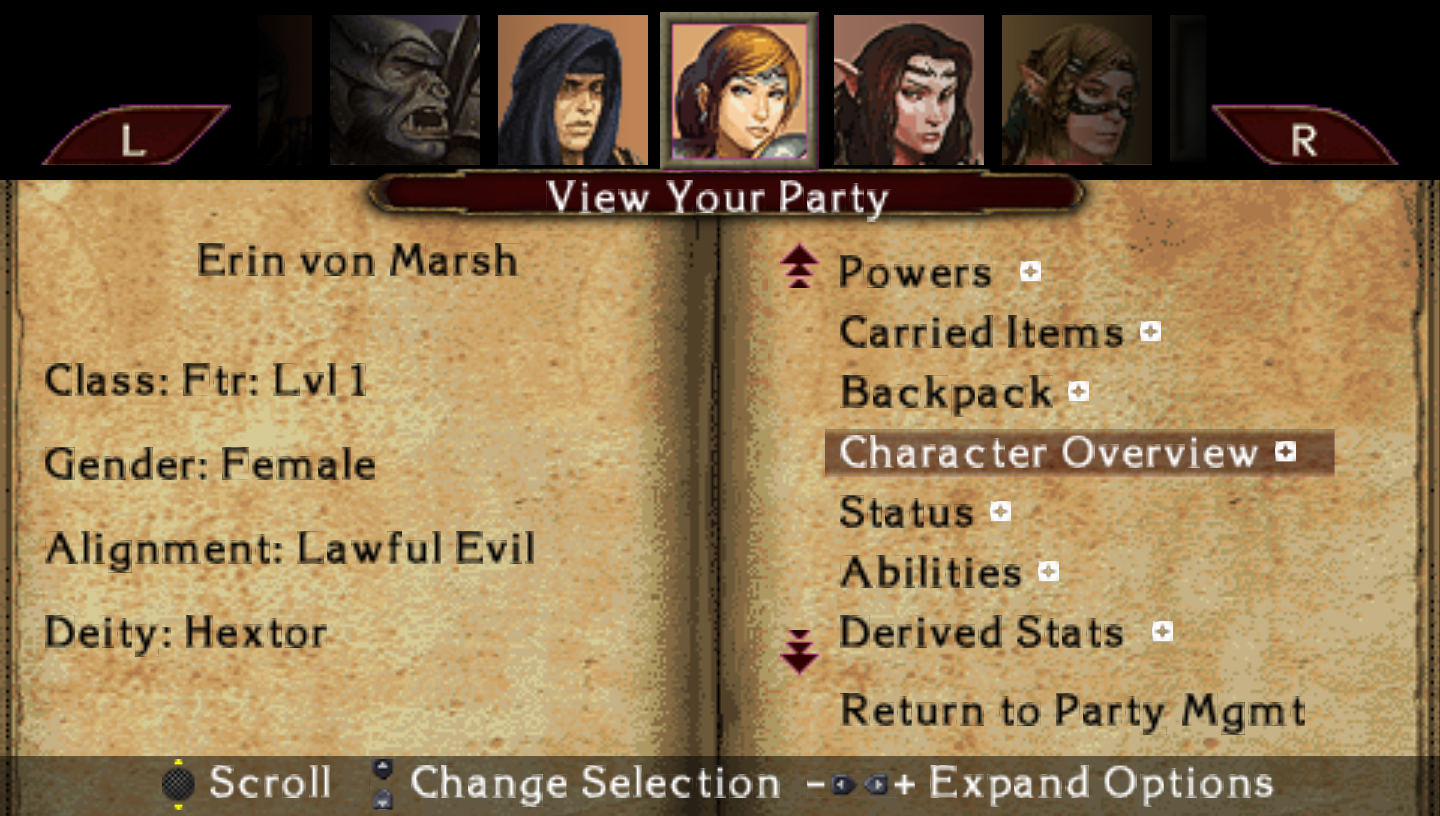Choose the blue-hooded character portrait
This screenshot has width=1440, height=816.
coord(573,90)
